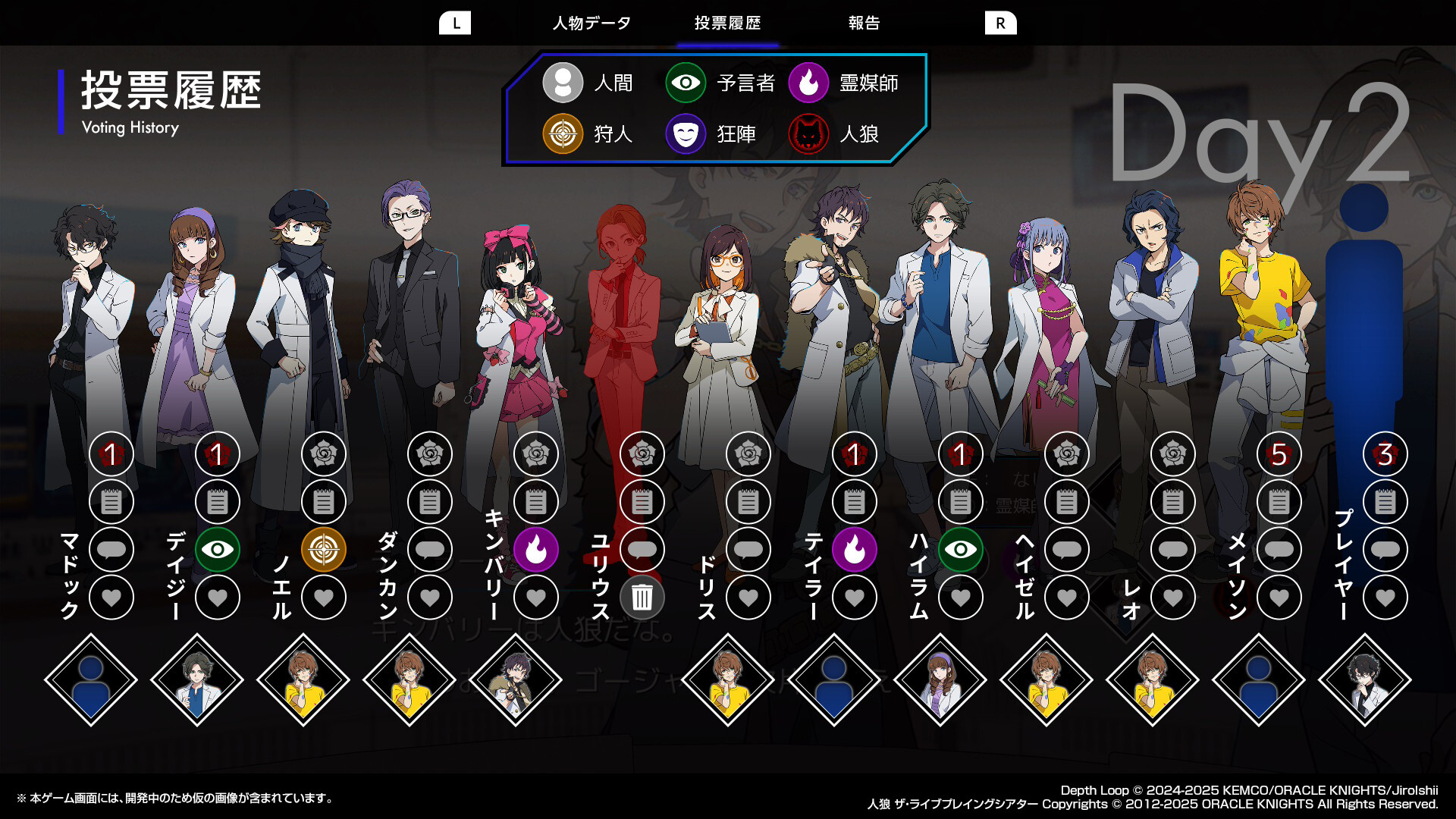
Task: Open ノエル's memo clipboard icon
Action: coord(324,501)
